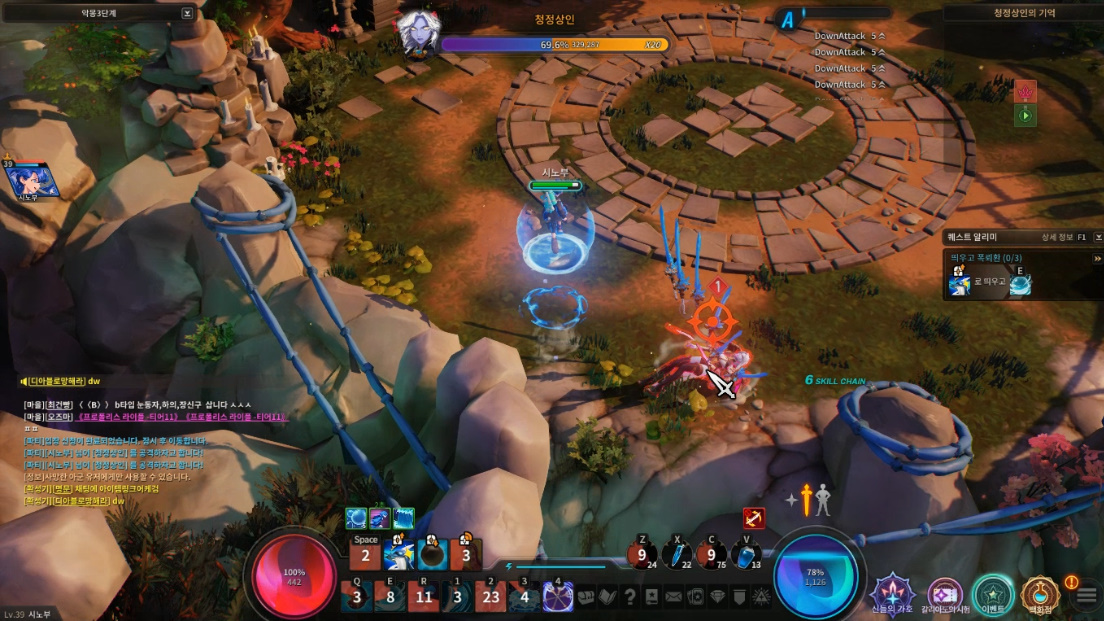
Task: Activate the purple crossed-weapons skill
Action: pos(558,597)
